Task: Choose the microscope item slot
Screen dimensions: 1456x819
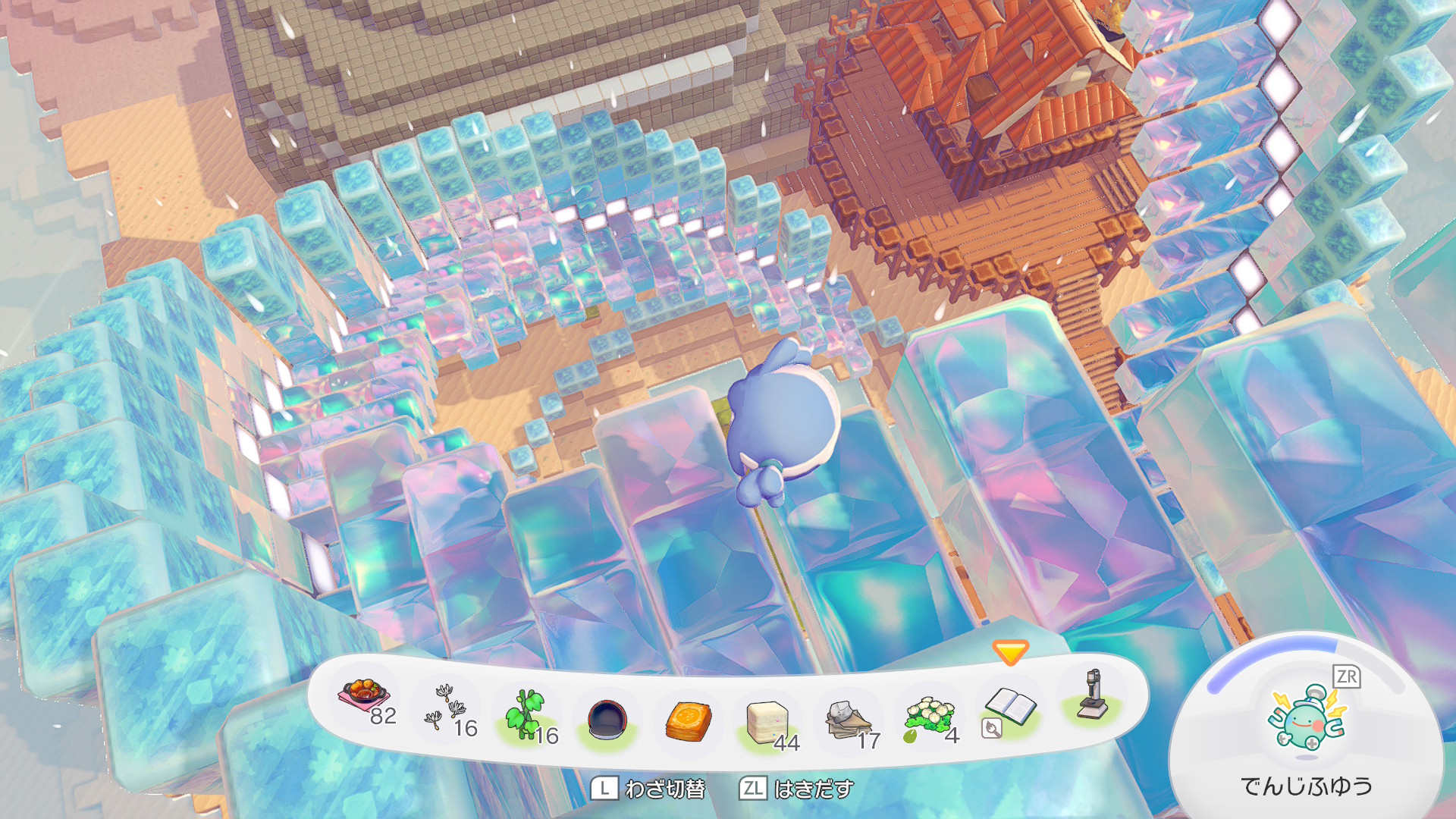Action: [1092, 695]
